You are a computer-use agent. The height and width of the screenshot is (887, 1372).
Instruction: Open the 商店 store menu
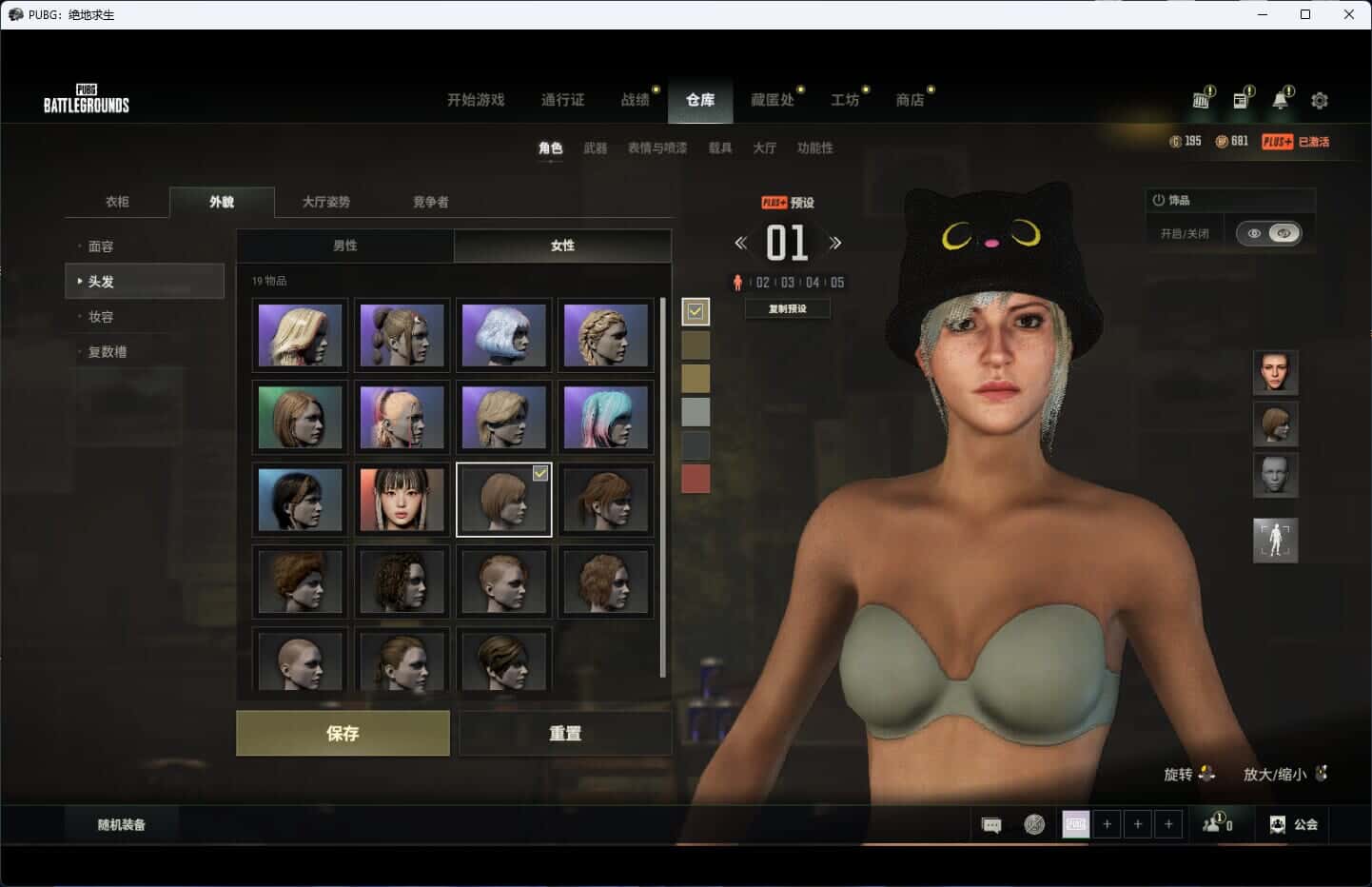(x=910, y=100)
